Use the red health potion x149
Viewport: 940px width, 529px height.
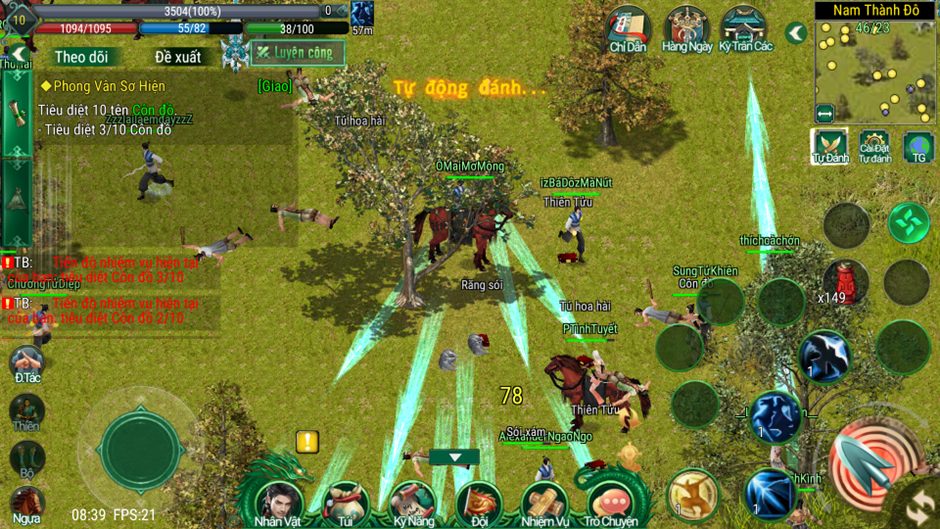click(x=844, y=280)
